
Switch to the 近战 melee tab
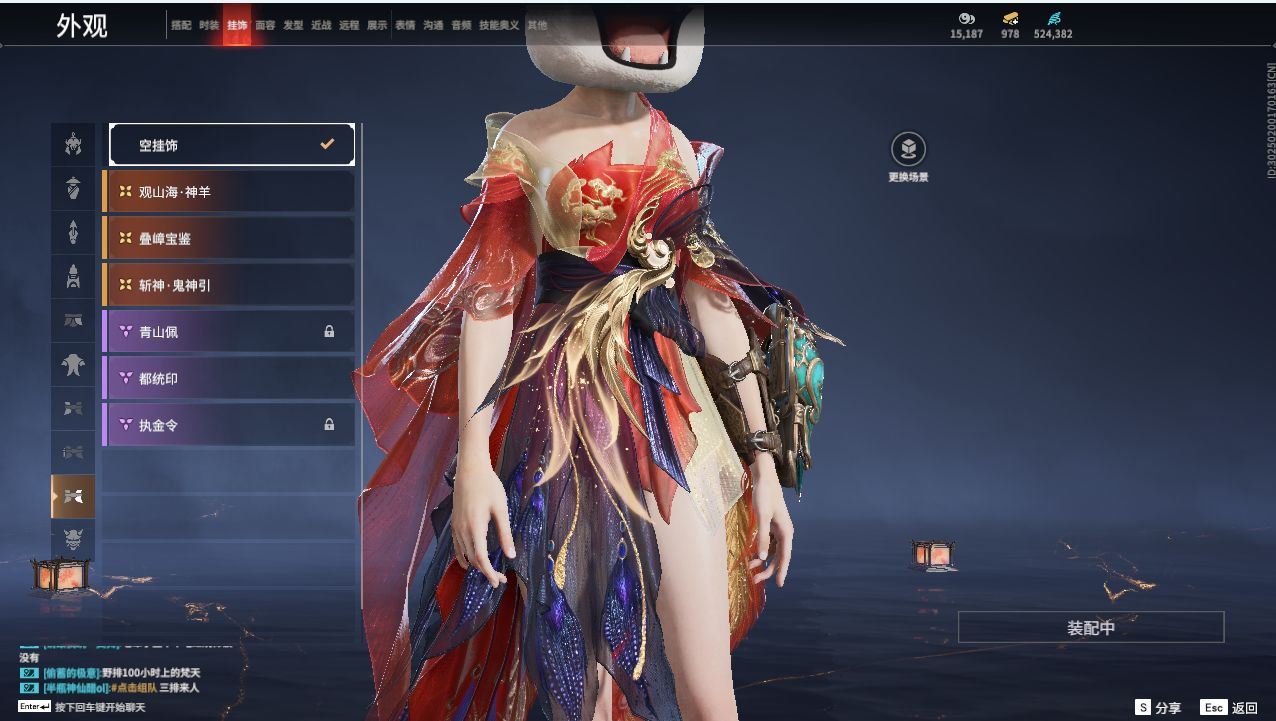(321, 26)
